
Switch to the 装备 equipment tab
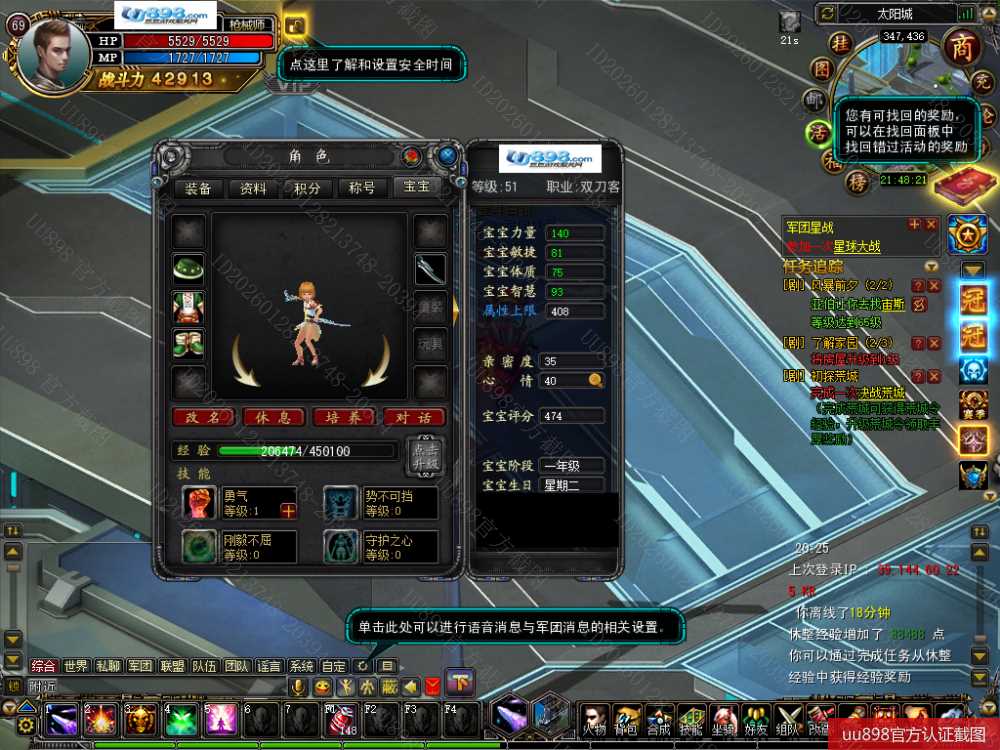click(x=198, y=188)
